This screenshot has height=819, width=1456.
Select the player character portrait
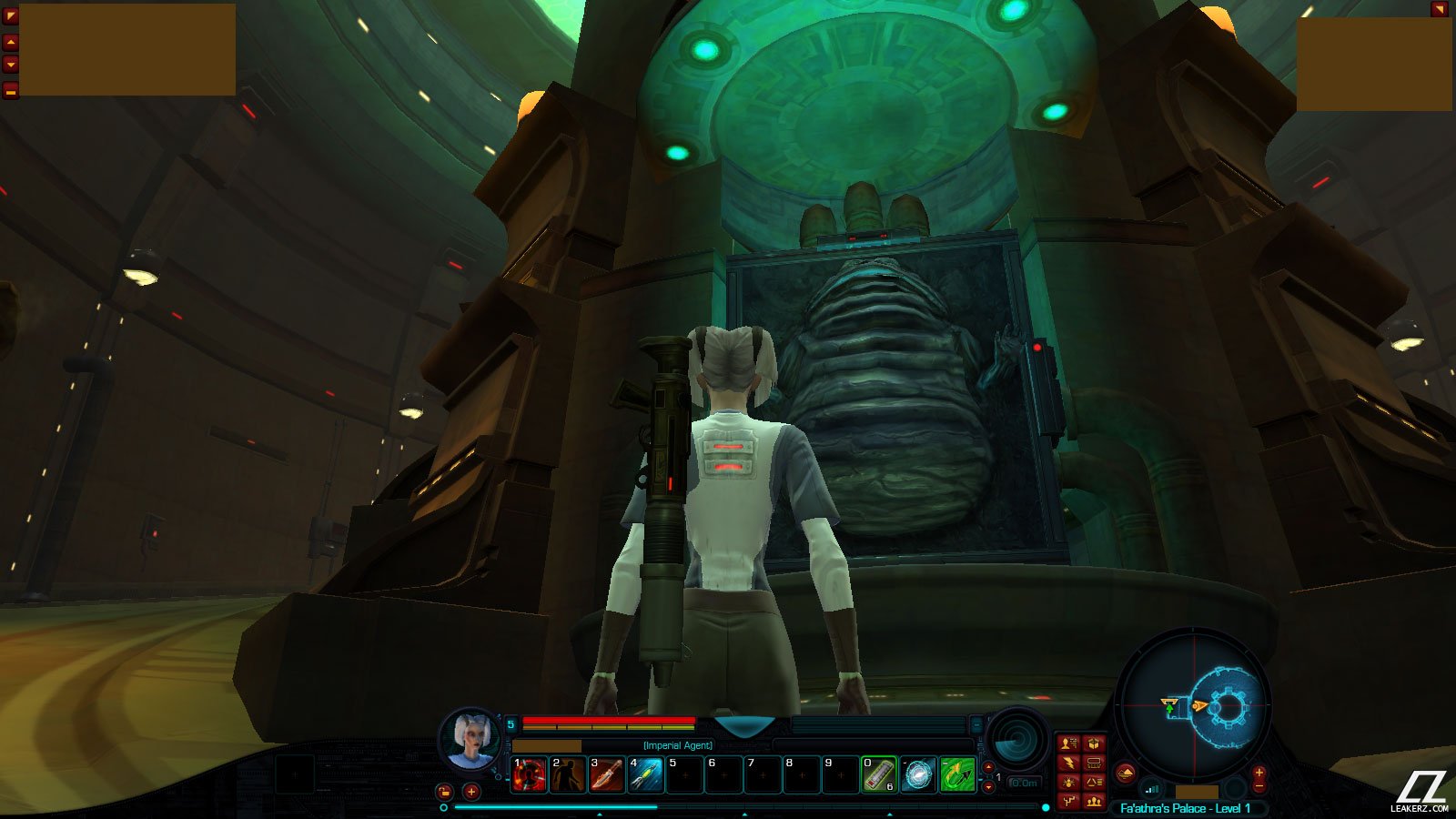(x=470, y=739)
